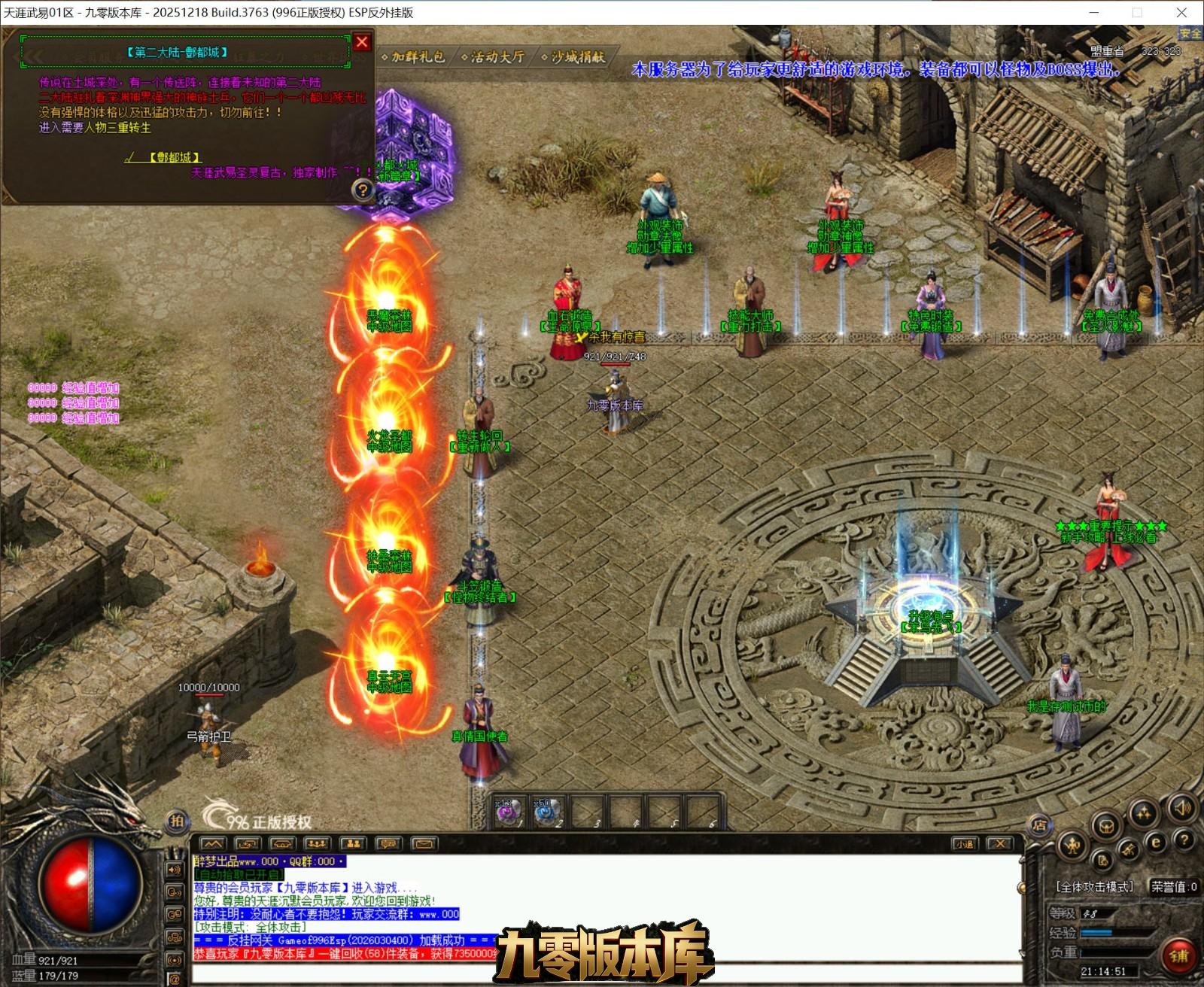Close the 酆都城 dialogue panel
The width and height of the screenshot is (1204, 987).
click(x=362, y=42)
